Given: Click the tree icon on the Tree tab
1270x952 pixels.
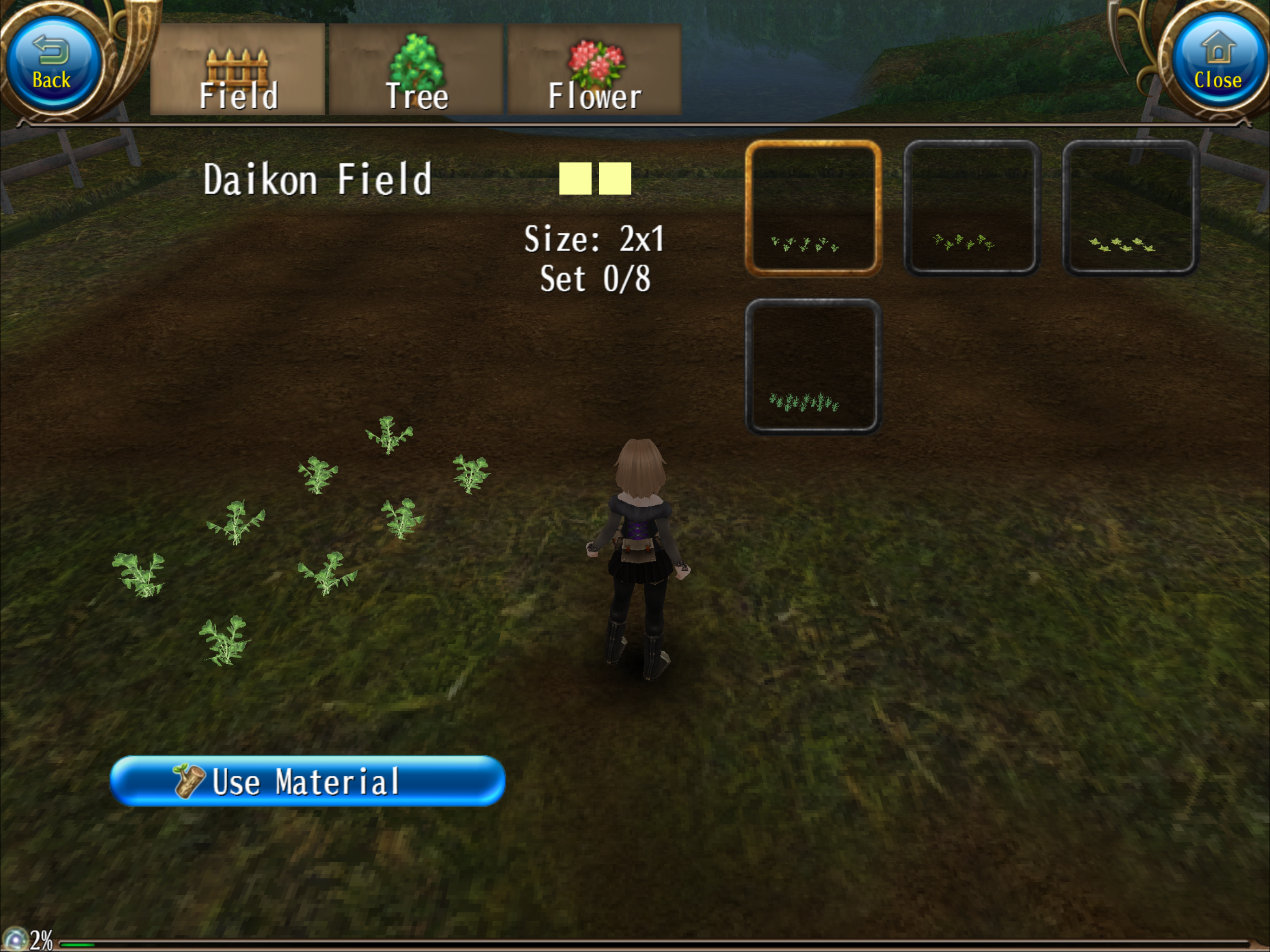Looking at the screenshot, I should 416,60.
